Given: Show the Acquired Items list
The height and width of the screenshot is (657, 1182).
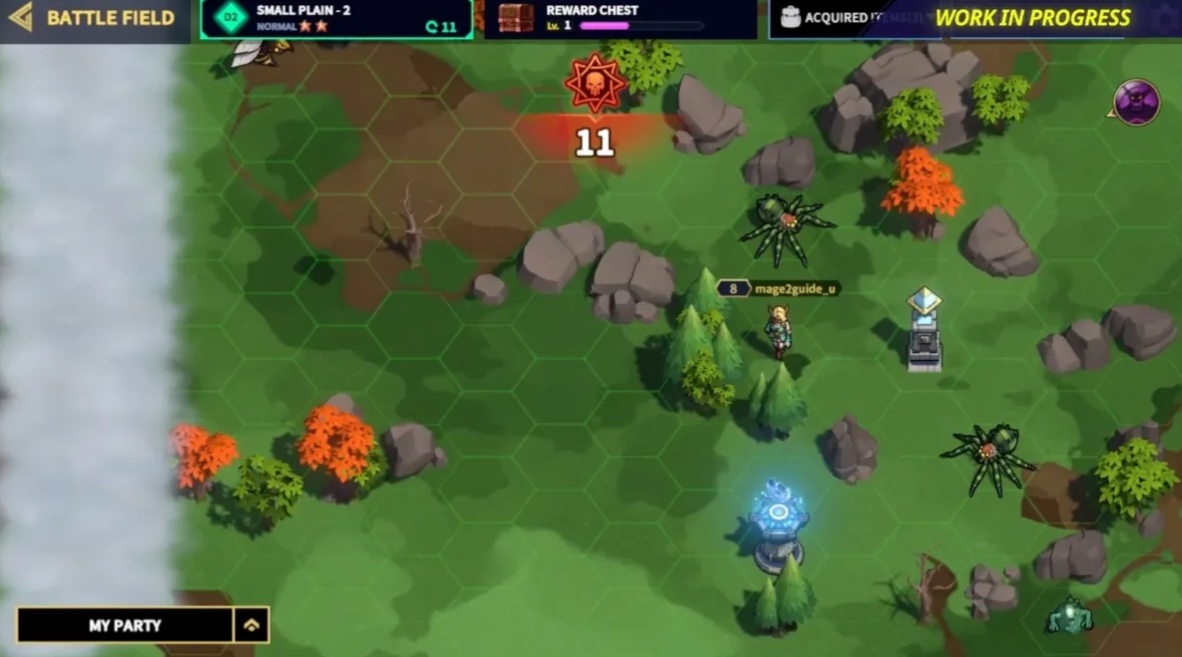Looking at the screenshot, I should [x=840, y=19].
